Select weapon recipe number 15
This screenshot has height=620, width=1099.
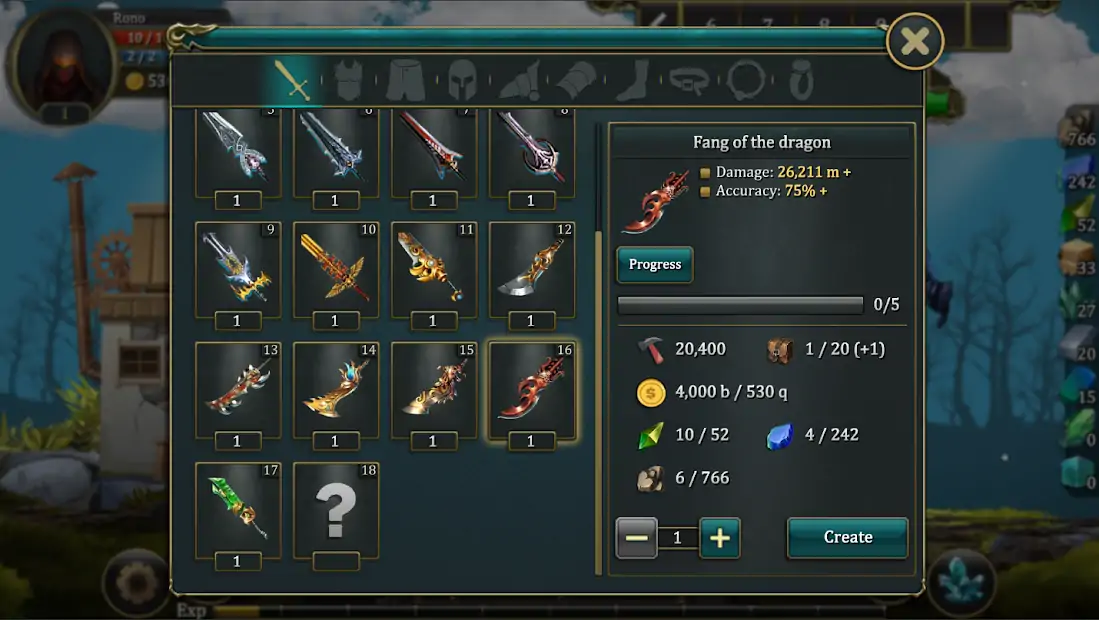tap(433, 389)
